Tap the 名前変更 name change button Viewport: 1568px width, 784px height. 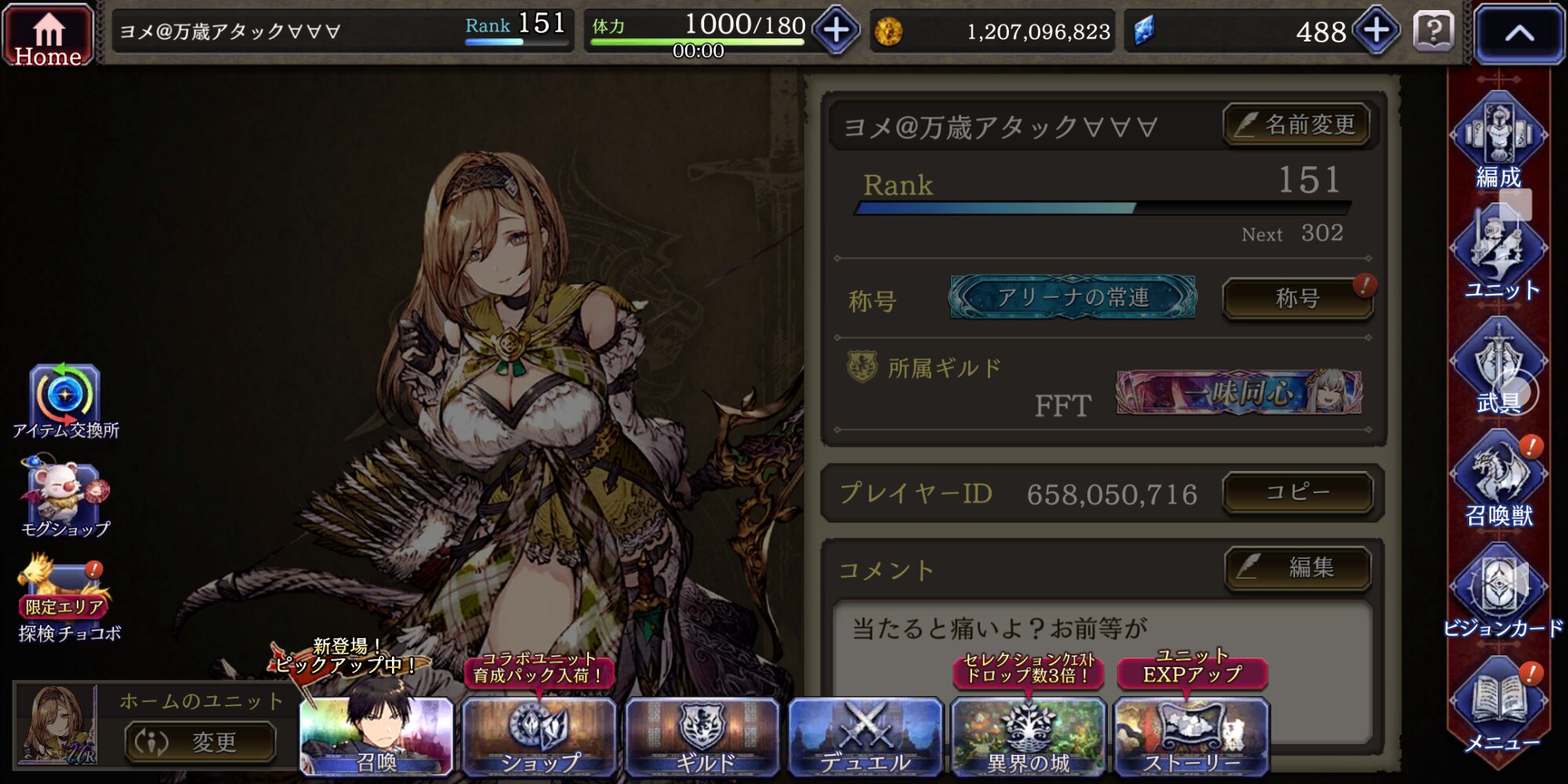click(1297, 125)
